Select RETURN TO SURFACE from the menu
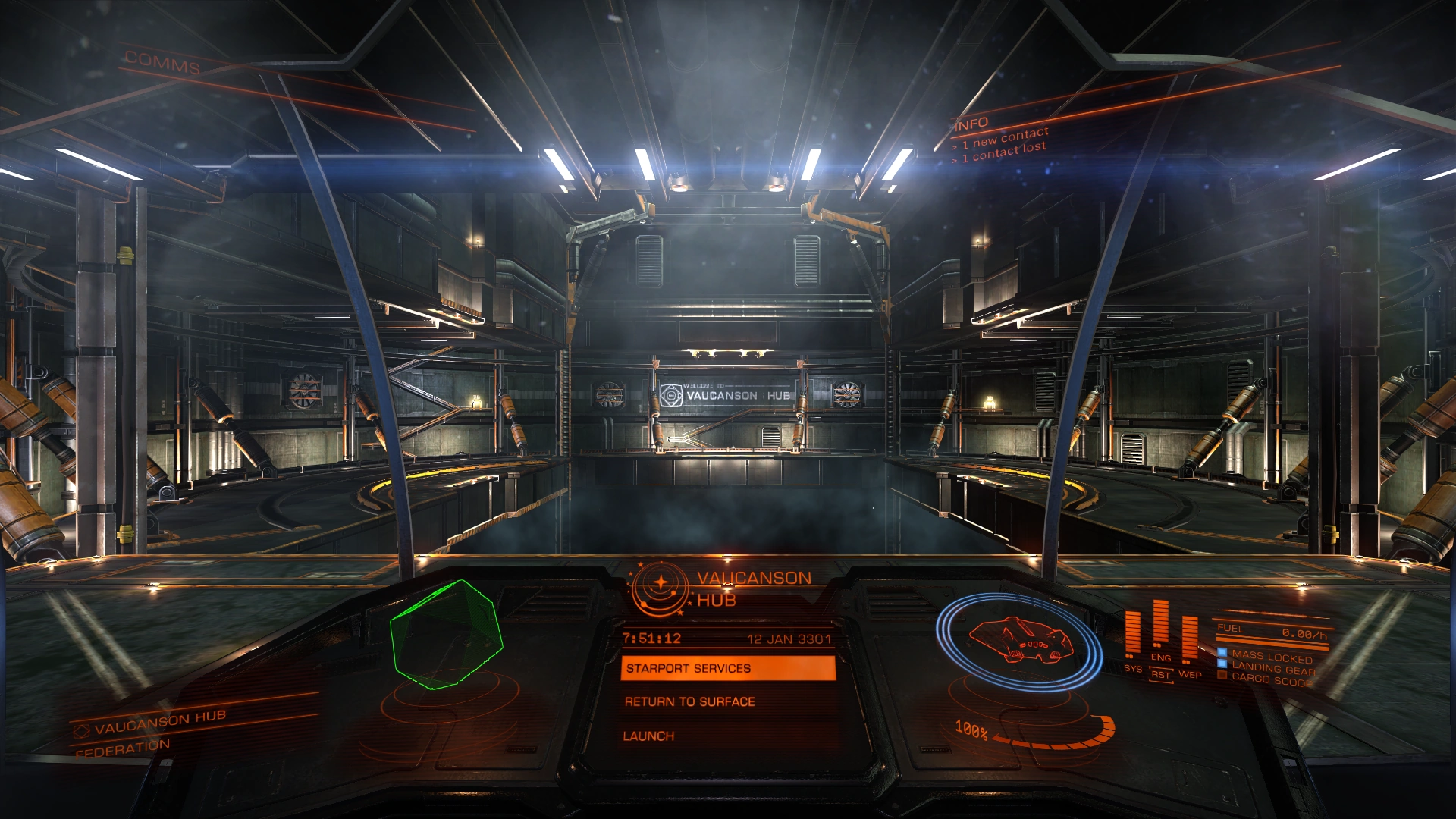 click(689, 702)
